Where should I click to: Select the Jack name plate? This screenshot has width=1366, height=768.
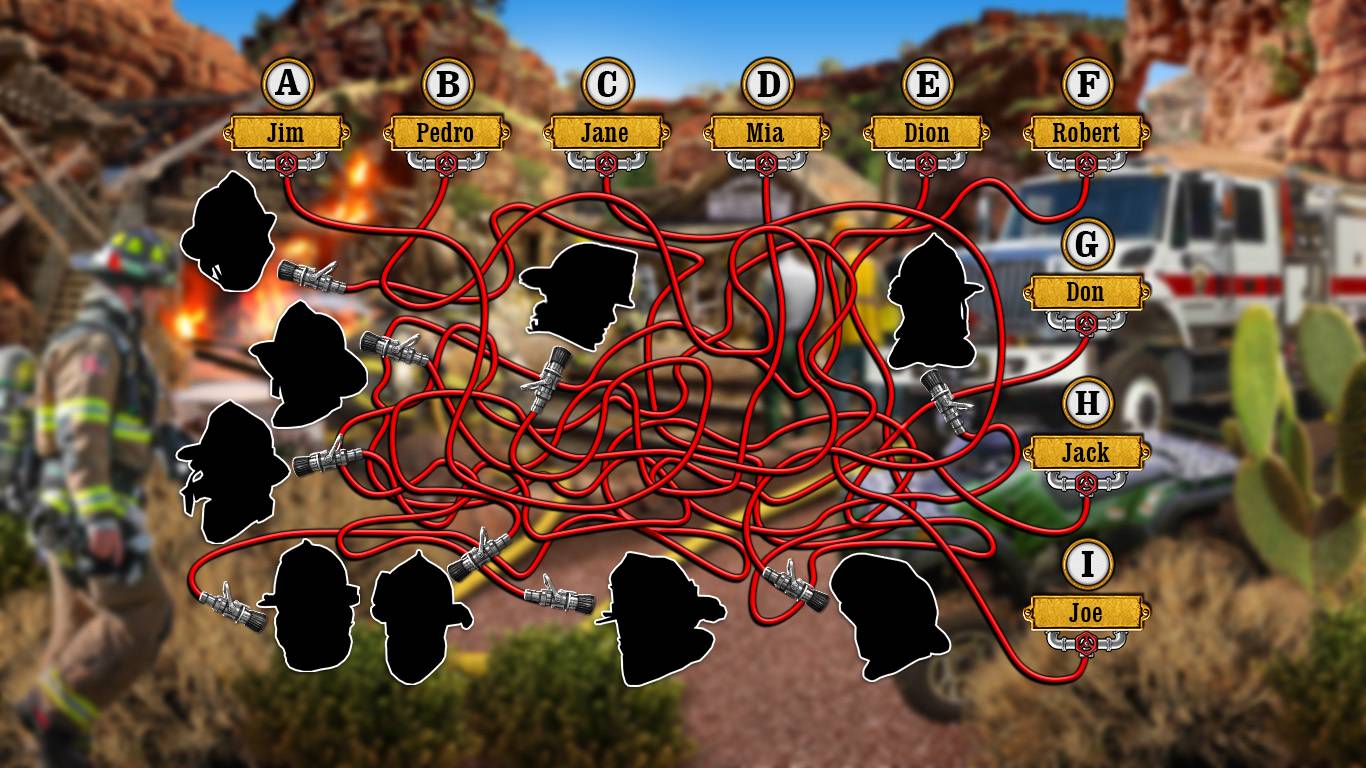tap(1086, 453)
